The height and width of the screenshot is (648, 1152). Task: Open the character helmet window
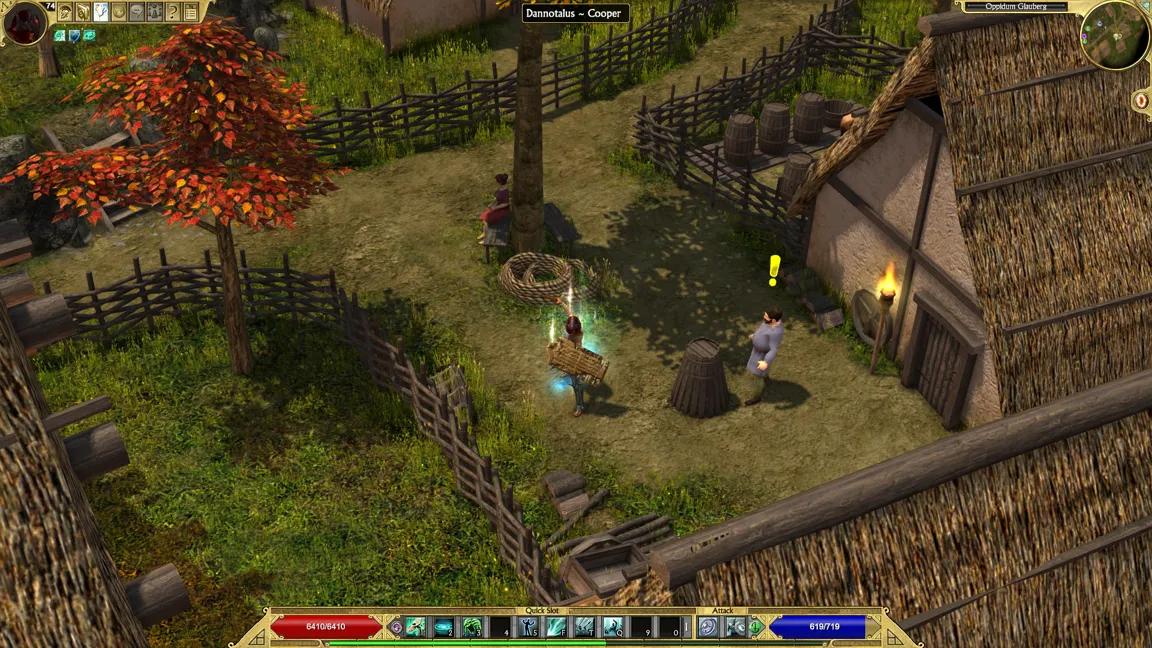pos(66,12)
